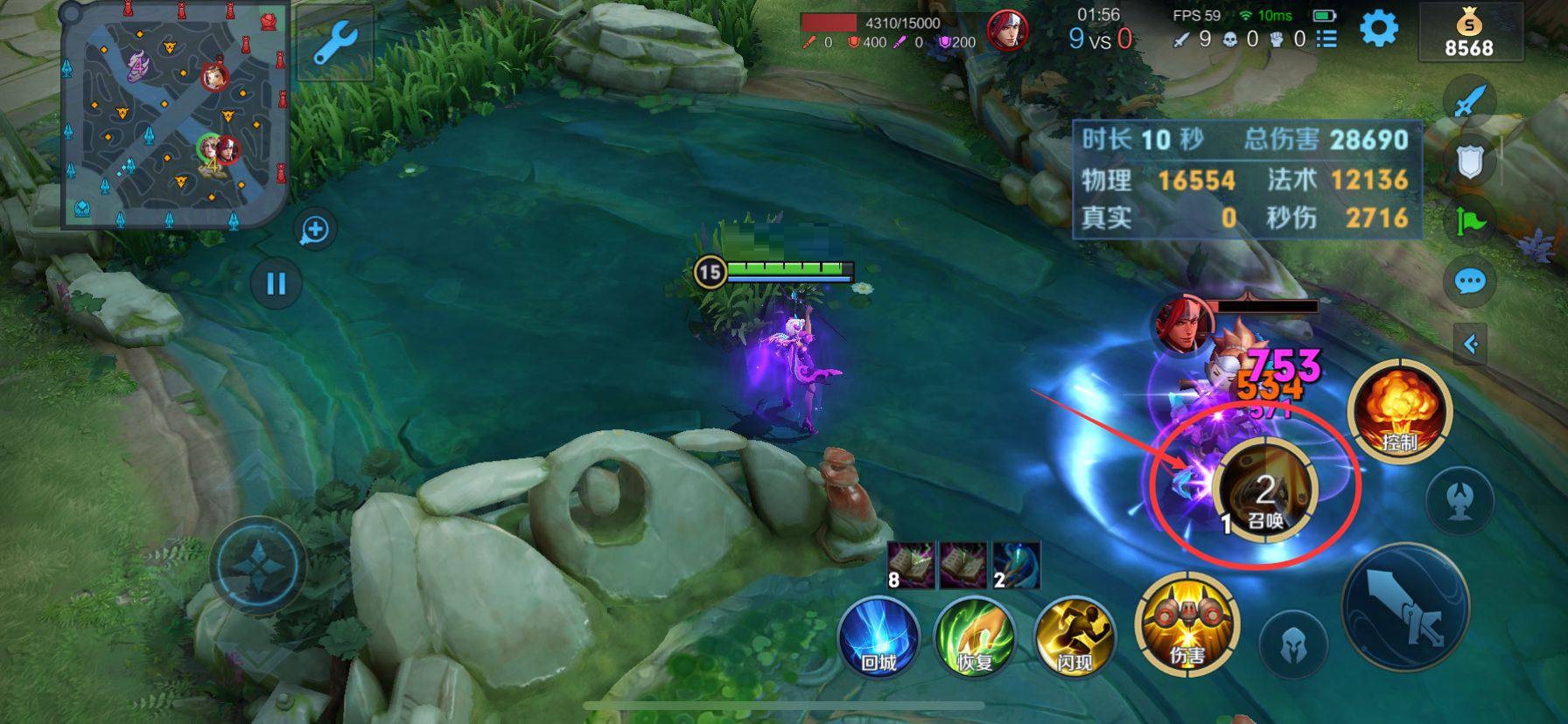Viewport: 1568px width, 724px height.
Task: Open the scoreboard list icon
Action: point(1326,38)
